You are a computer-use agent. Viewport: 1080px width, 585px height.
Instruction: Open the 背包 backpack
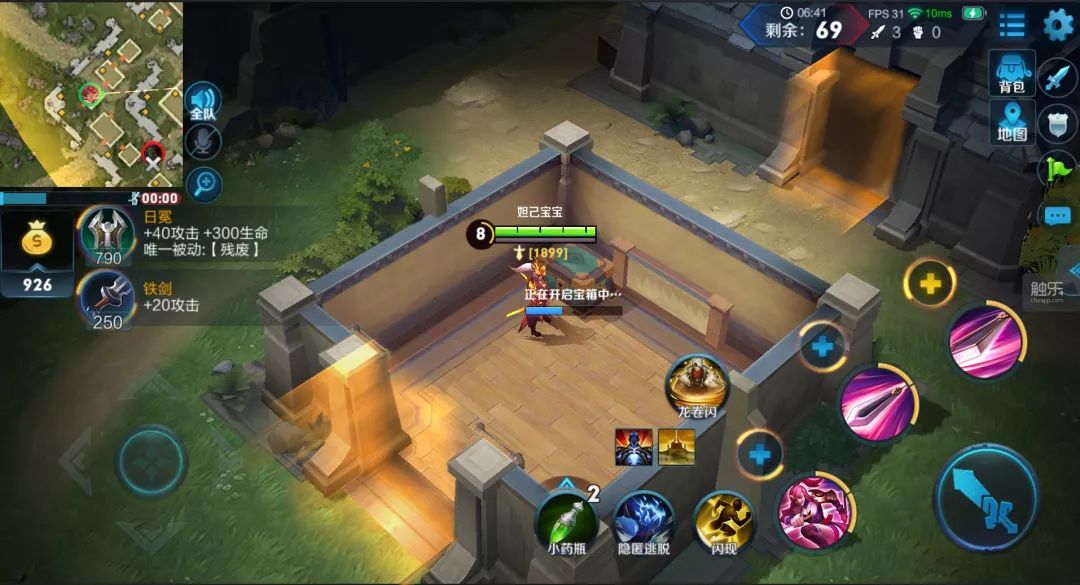(1011, 74)
